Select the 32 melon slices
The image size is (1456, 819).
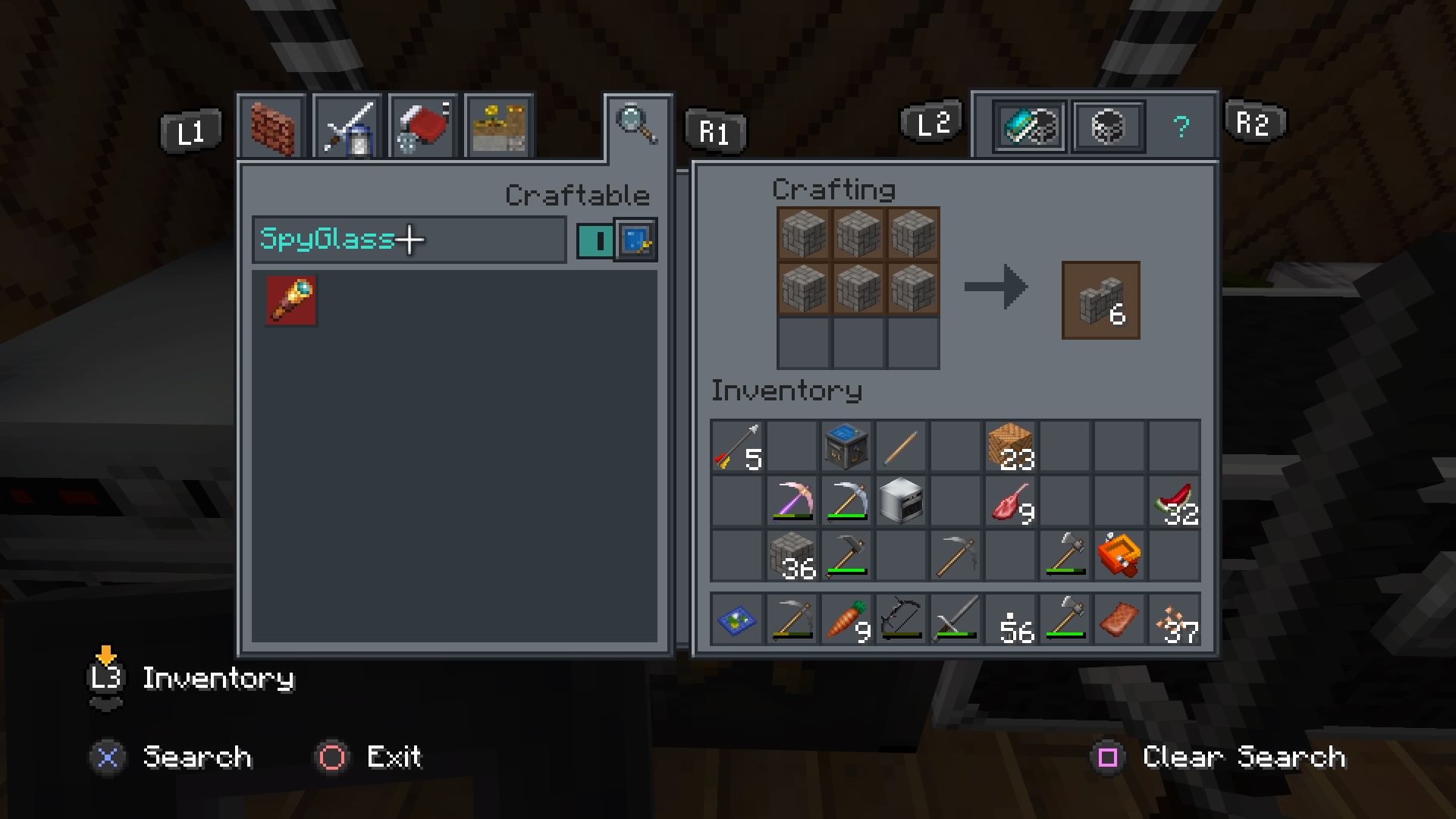[x=1174, y=501]
